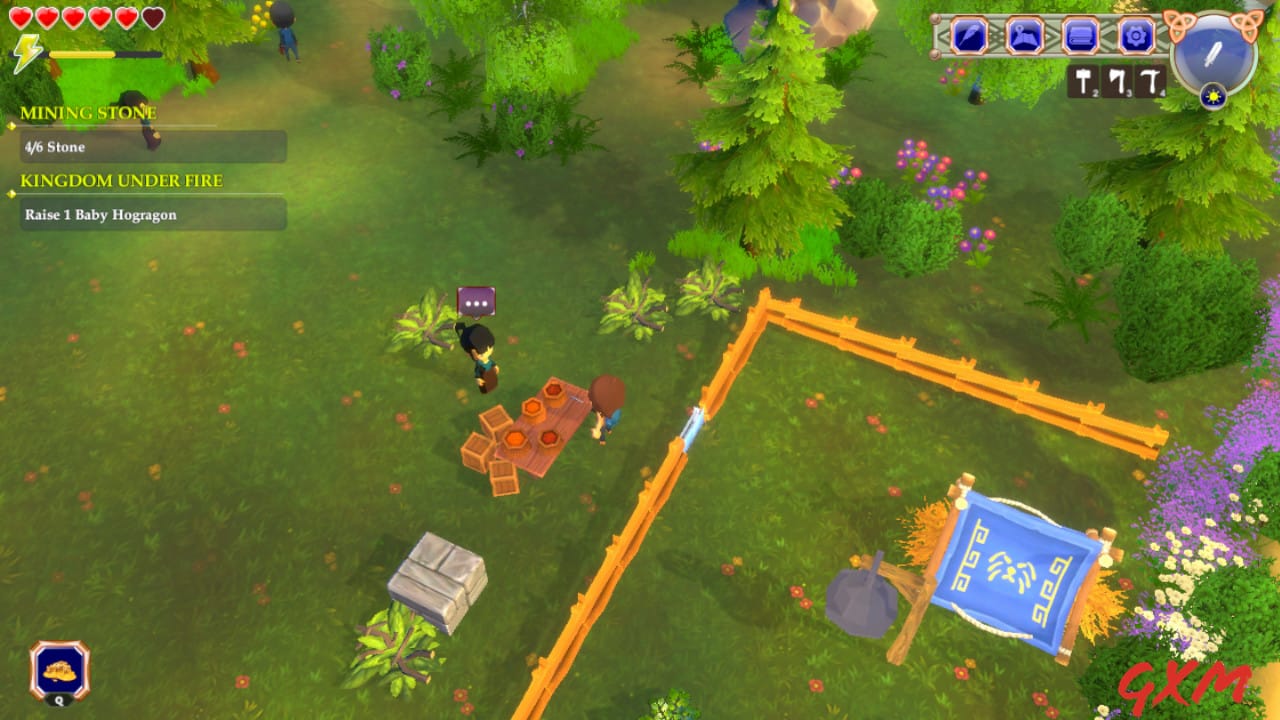The width and height of the screenshot is (1280, 720).
Task: Open the map icon in the top toolbar
Action: [x=1023, y=35]
